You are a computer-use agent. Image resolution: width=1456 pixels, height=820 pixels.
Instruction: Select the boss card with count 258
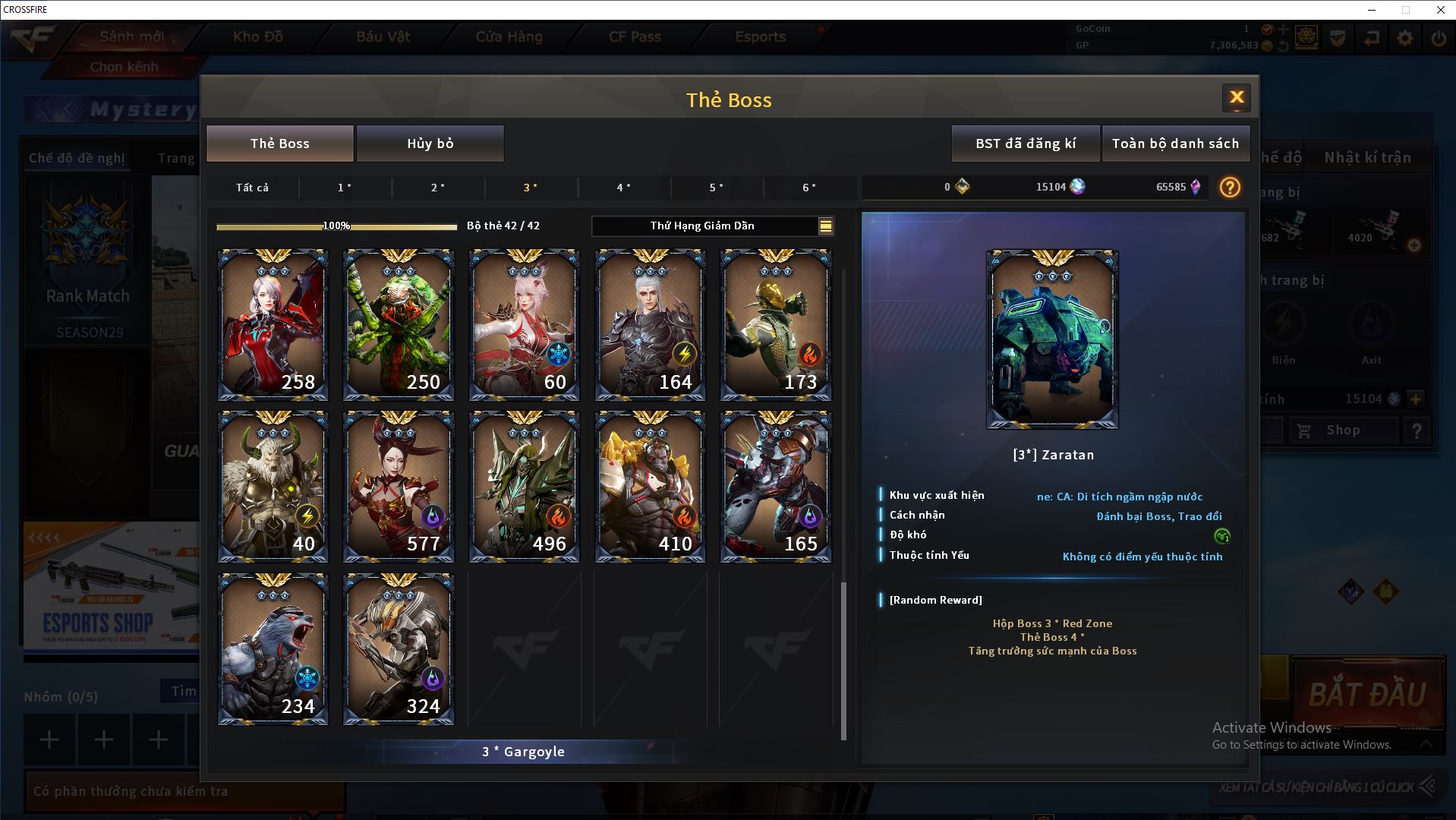coord(273,325)
